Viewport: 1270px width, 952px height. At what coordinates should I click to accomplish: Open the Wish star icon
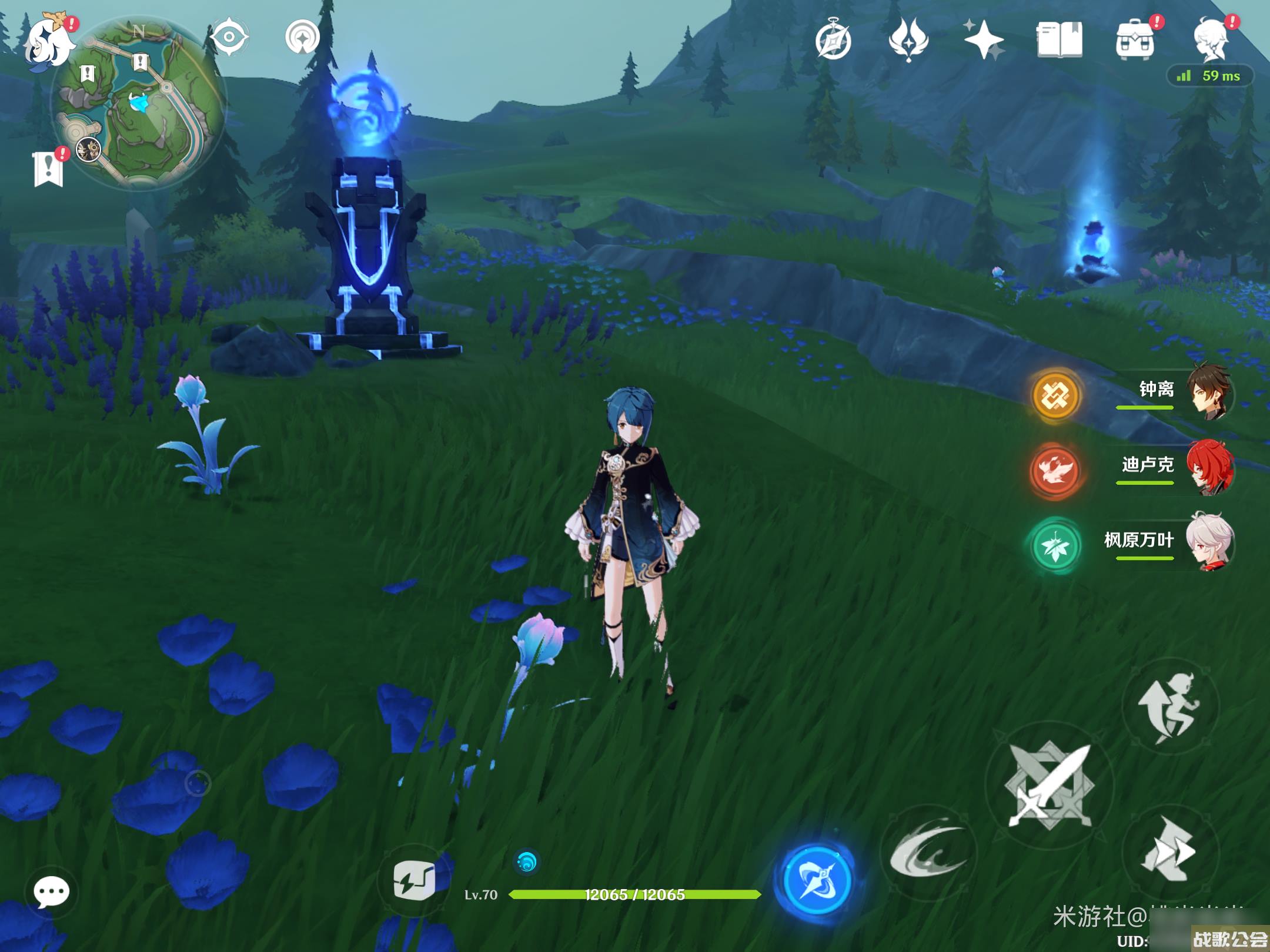click(x=984, y=40)
